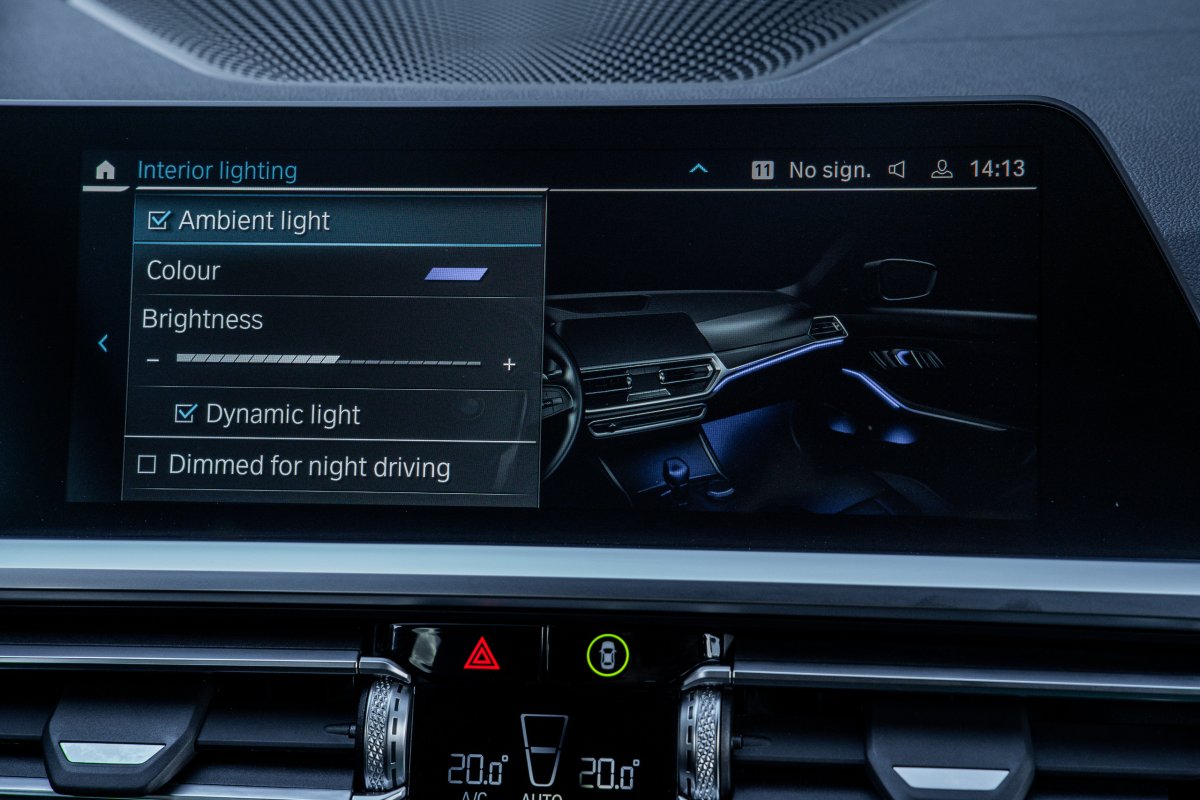Decrease brightness with the minus button
Image resolution: width=1200 pixels, height=800 pixels.
pos(152,360)
